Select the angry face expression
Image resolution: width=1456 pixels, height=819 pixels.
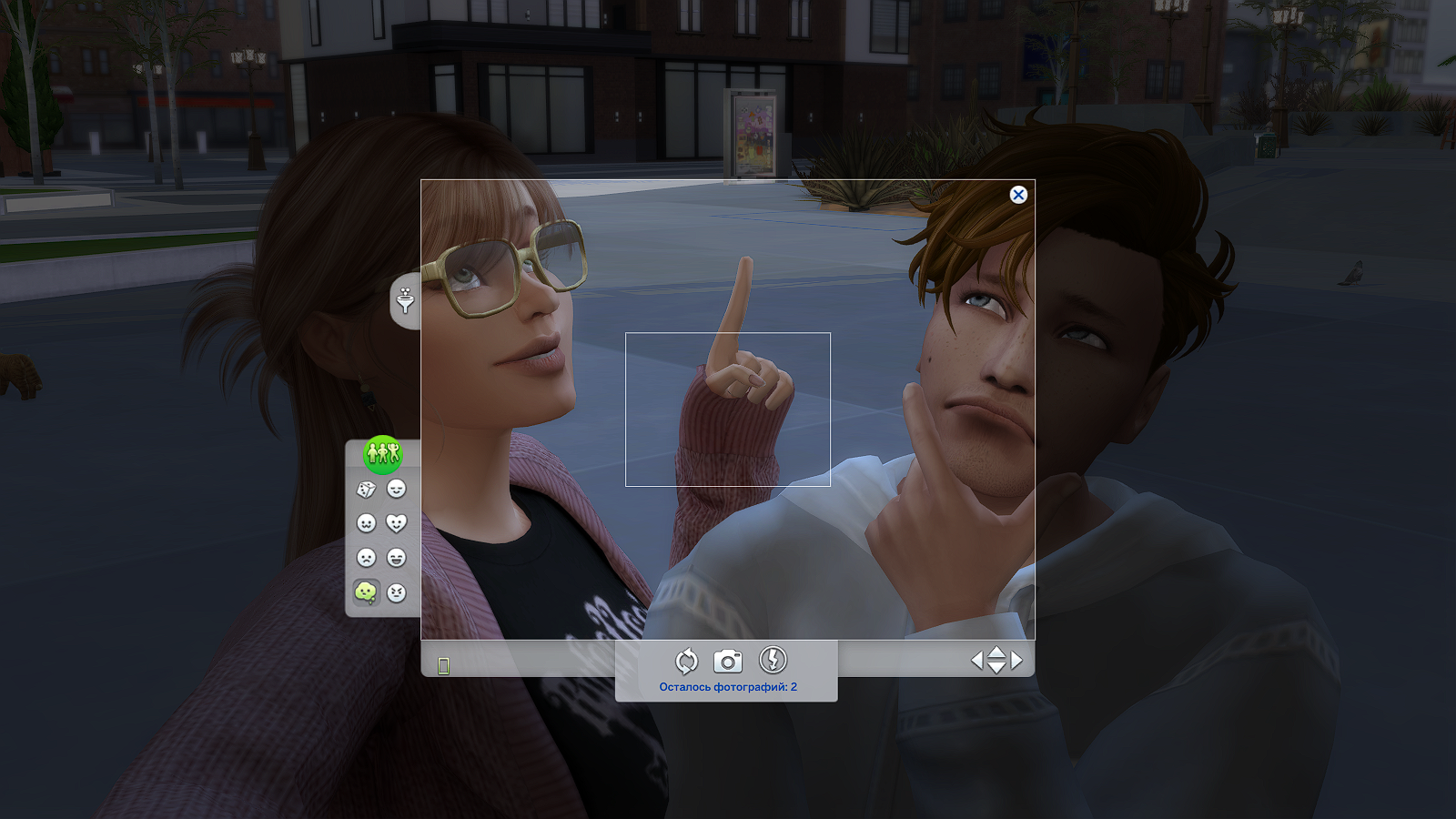[x=396, y=591]
